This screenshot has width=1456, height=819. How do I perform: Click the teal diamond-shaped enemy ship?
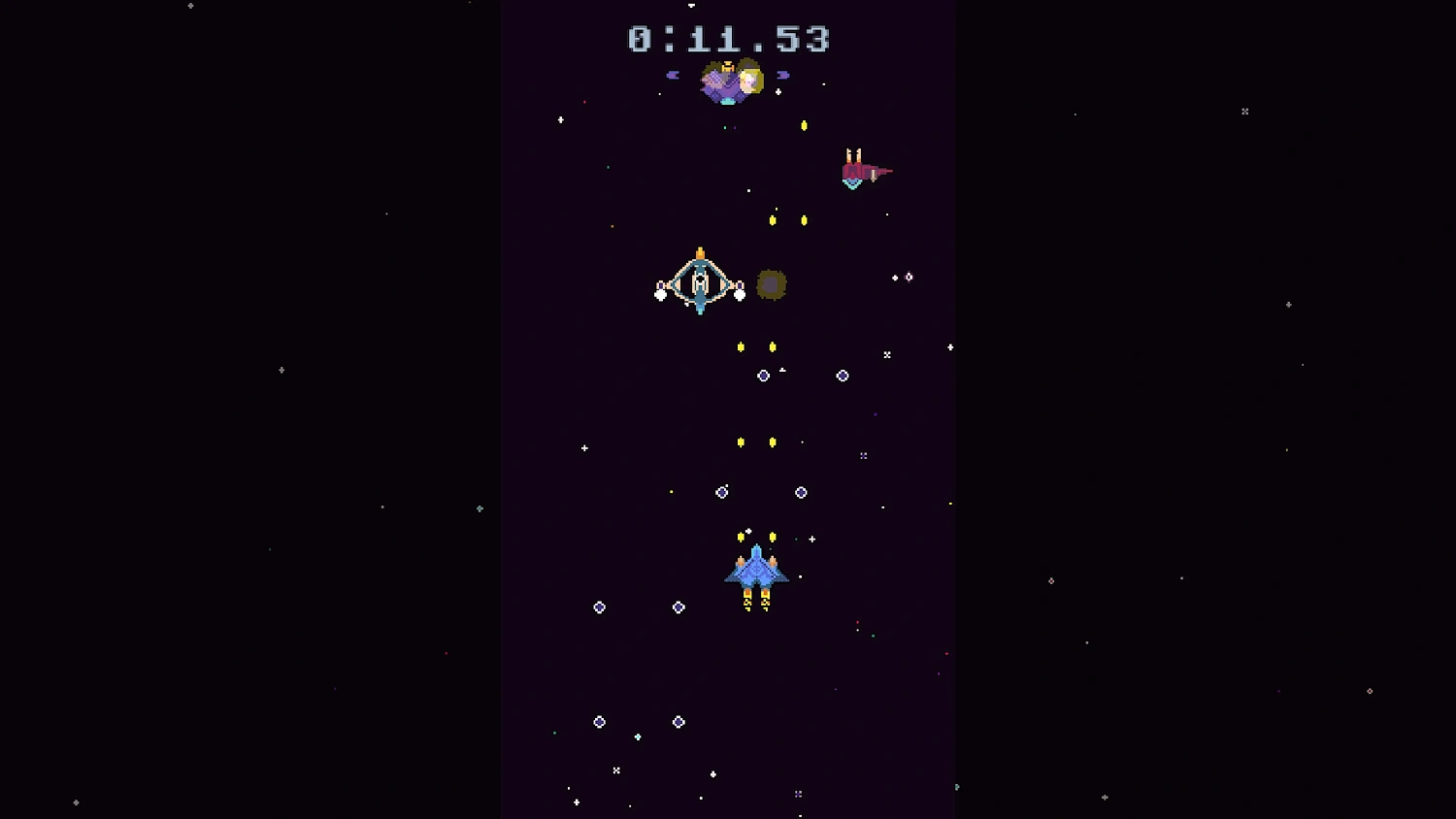[699, 281]
